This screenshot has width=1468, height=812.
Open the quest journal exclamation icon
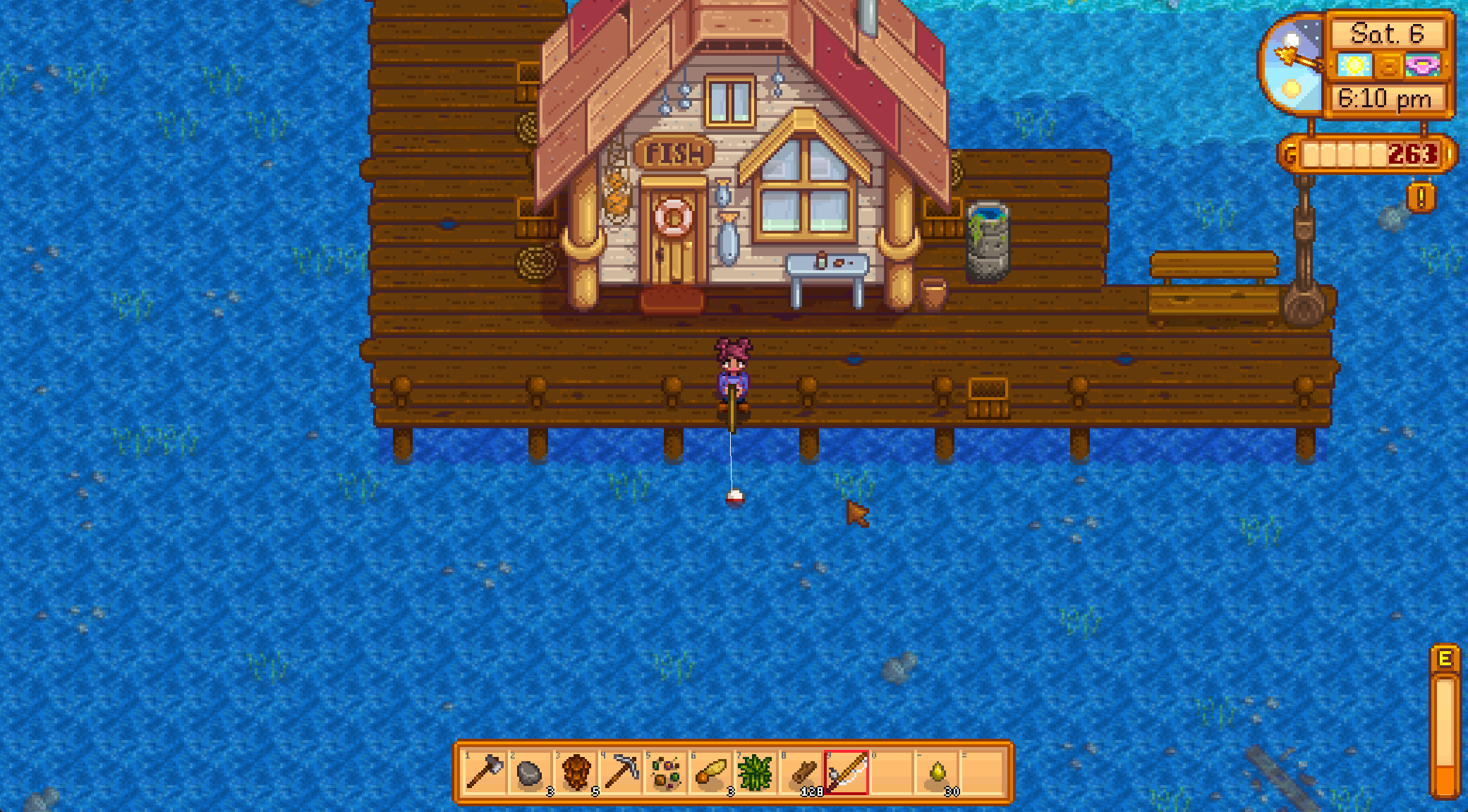[x=1420, y=197]
